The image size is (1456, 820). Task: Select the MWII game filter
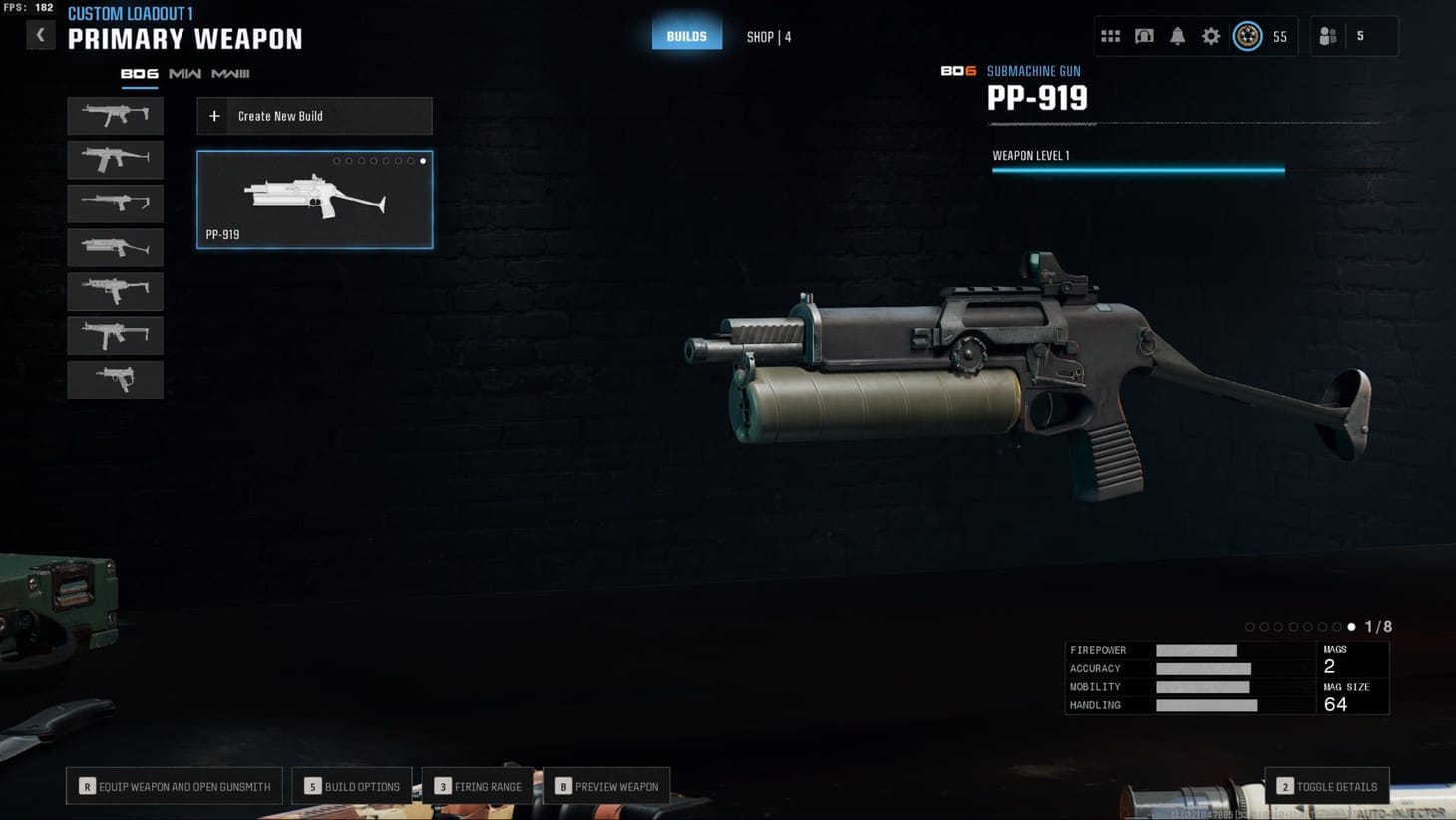tap(183, 74)
